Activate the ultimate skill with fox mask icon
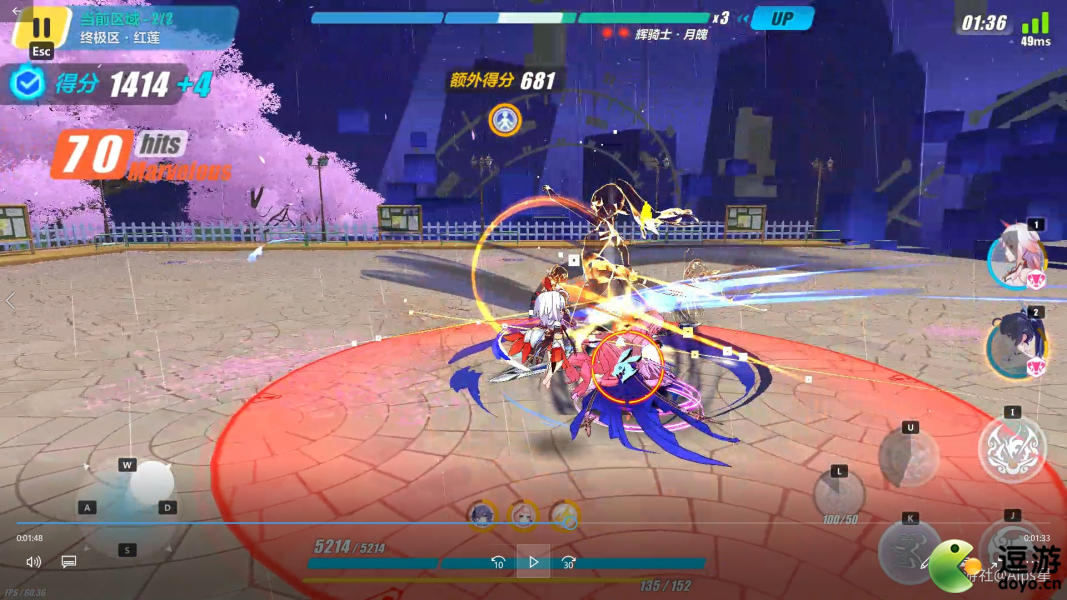 click(x=1012, y=449)
